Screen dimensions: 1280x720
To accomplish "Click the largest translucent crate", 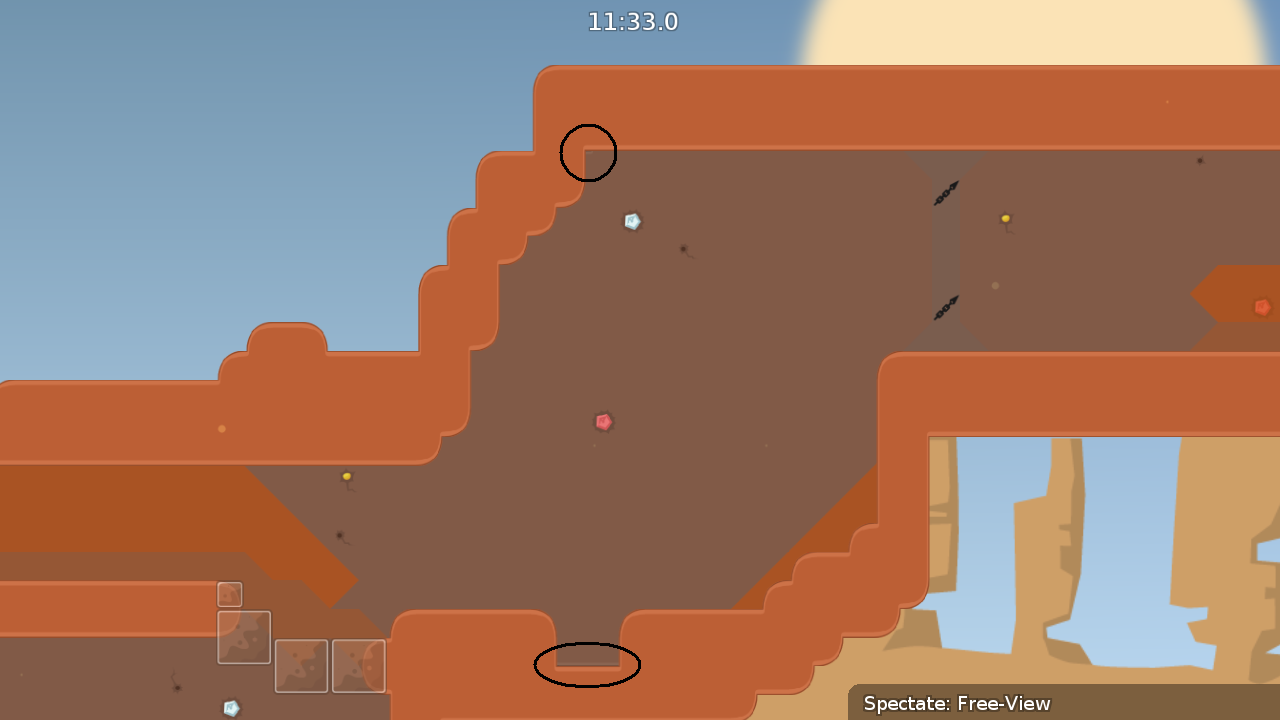I will pyautogui.click(x=243, y=637).
